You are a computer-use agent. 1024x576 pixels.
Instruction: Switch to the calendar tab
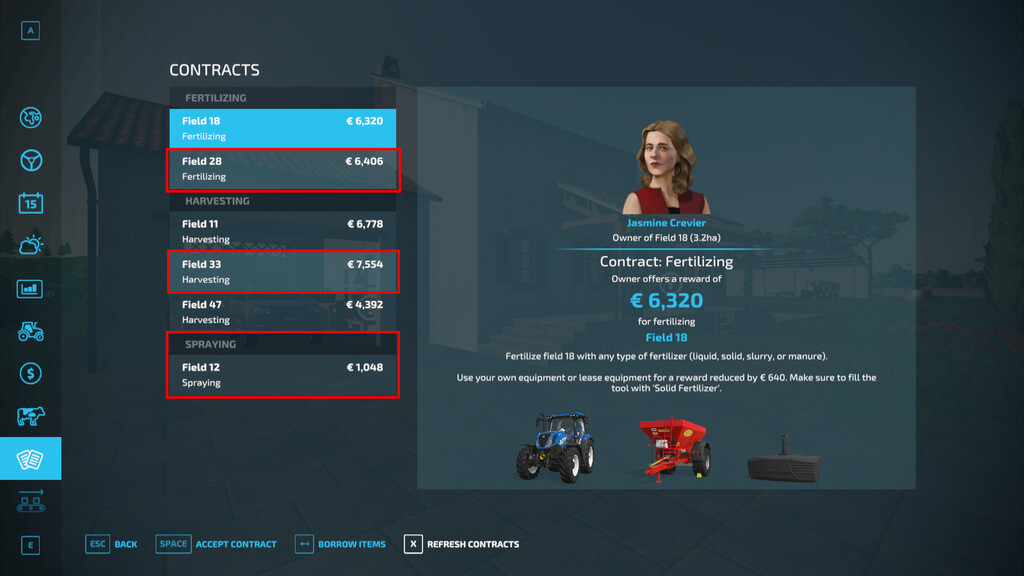(x=31, y=202)
